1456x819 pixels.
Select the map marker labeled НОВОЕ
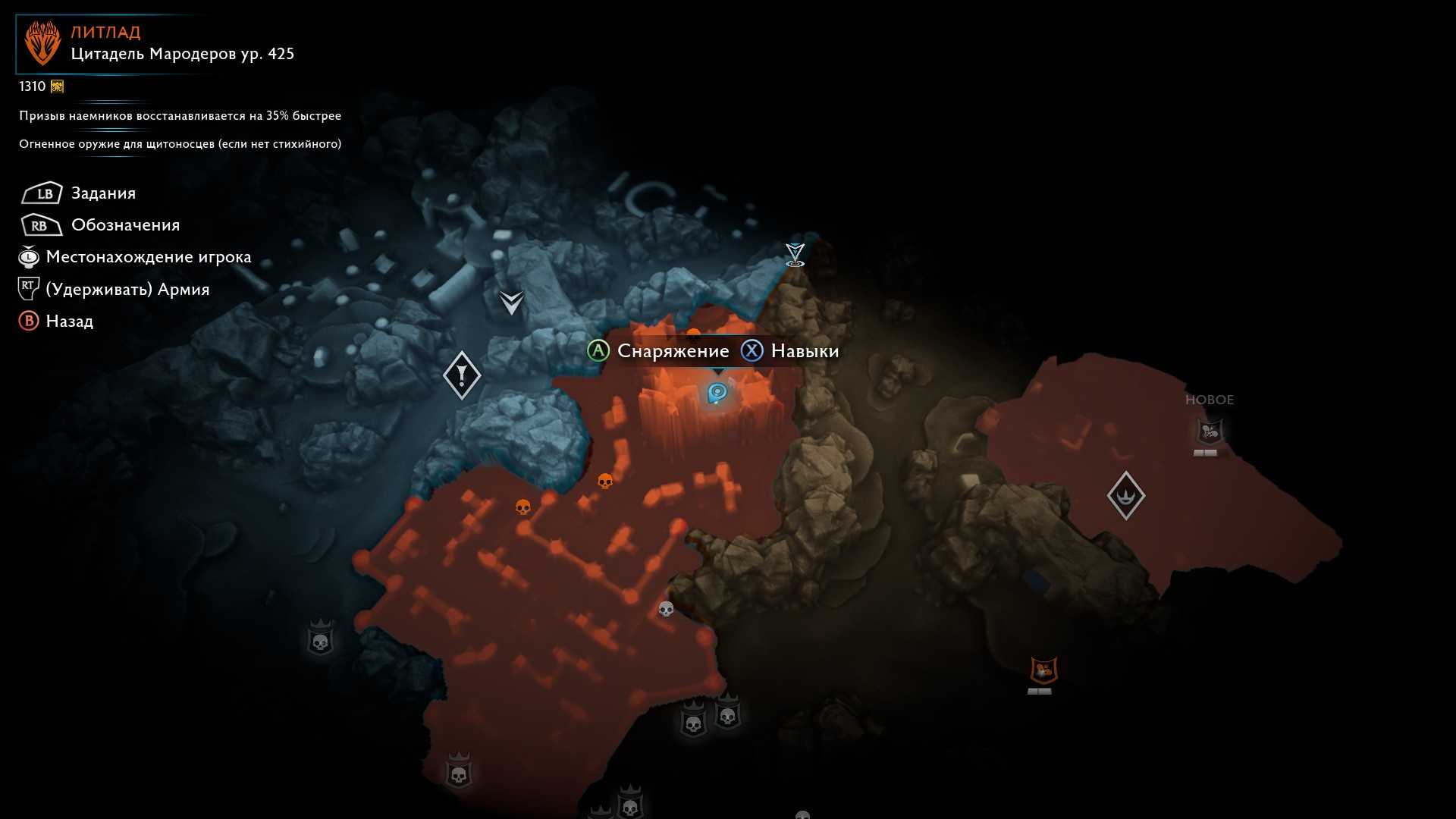1209,432
